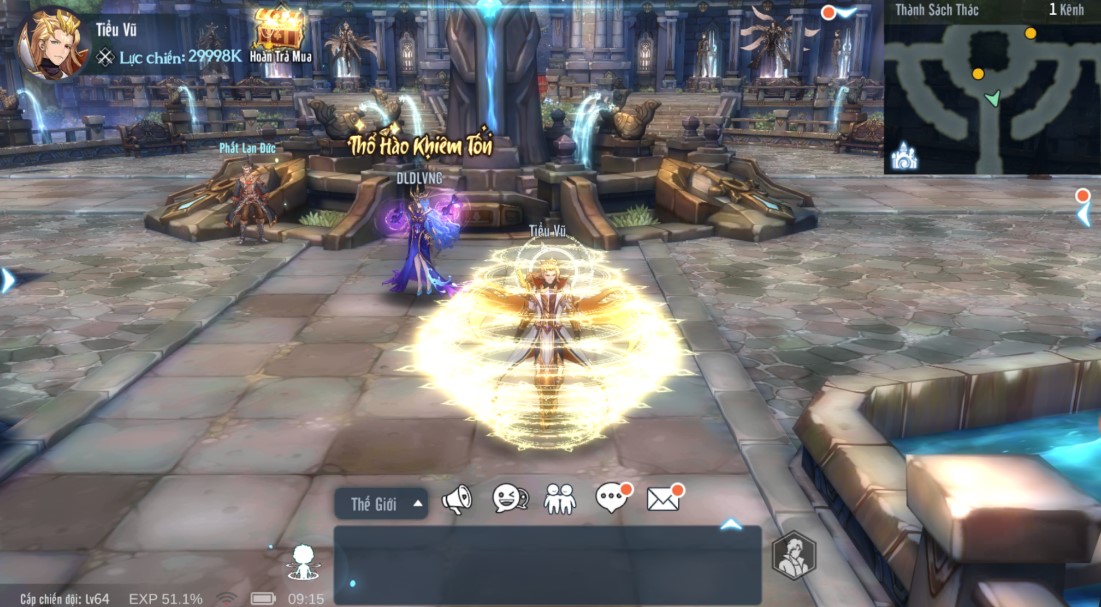Click the megaphone announcement icon
This screenshot has width=1101, height=607.
[x=457, y=499]
